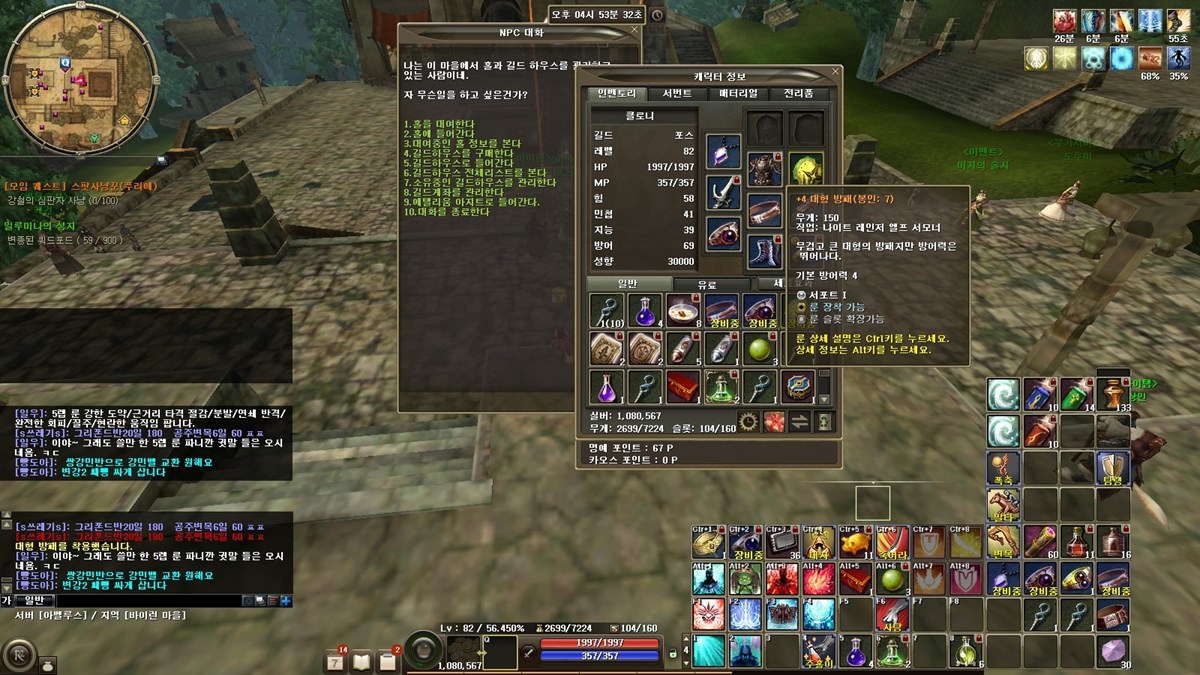
Task: Show the 전리품 tab
Action: pyautogui.click(x=798, y=94)
